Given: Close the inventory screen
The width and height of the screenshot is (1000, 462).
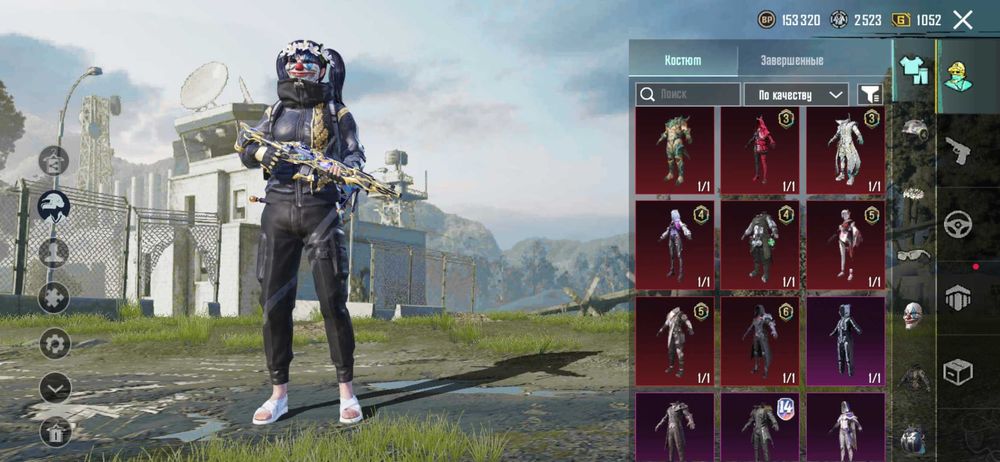Looking at the screenshot, I should [962, 20].
